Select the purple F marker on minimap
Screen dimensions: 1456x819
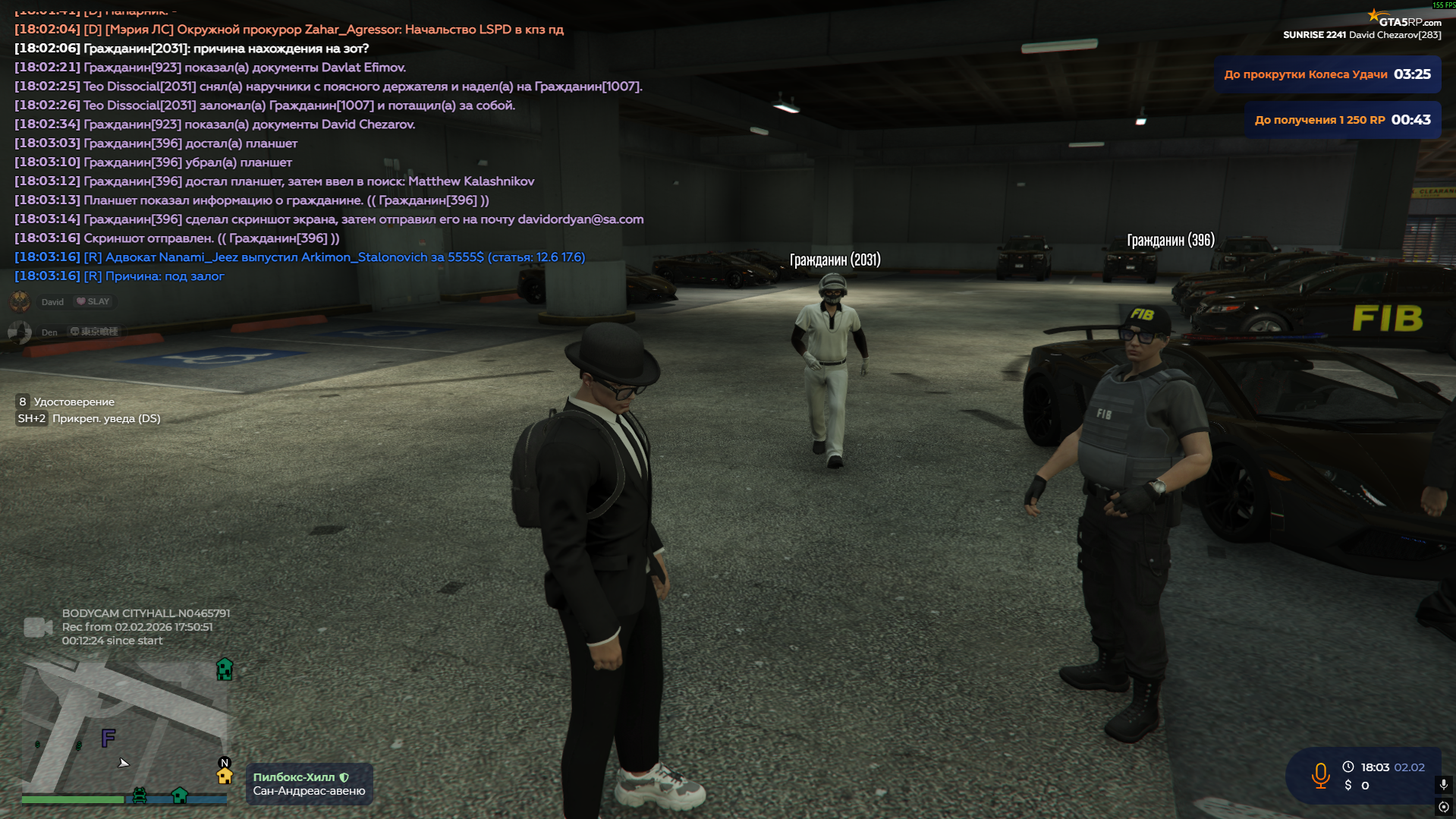click(108, 737)
